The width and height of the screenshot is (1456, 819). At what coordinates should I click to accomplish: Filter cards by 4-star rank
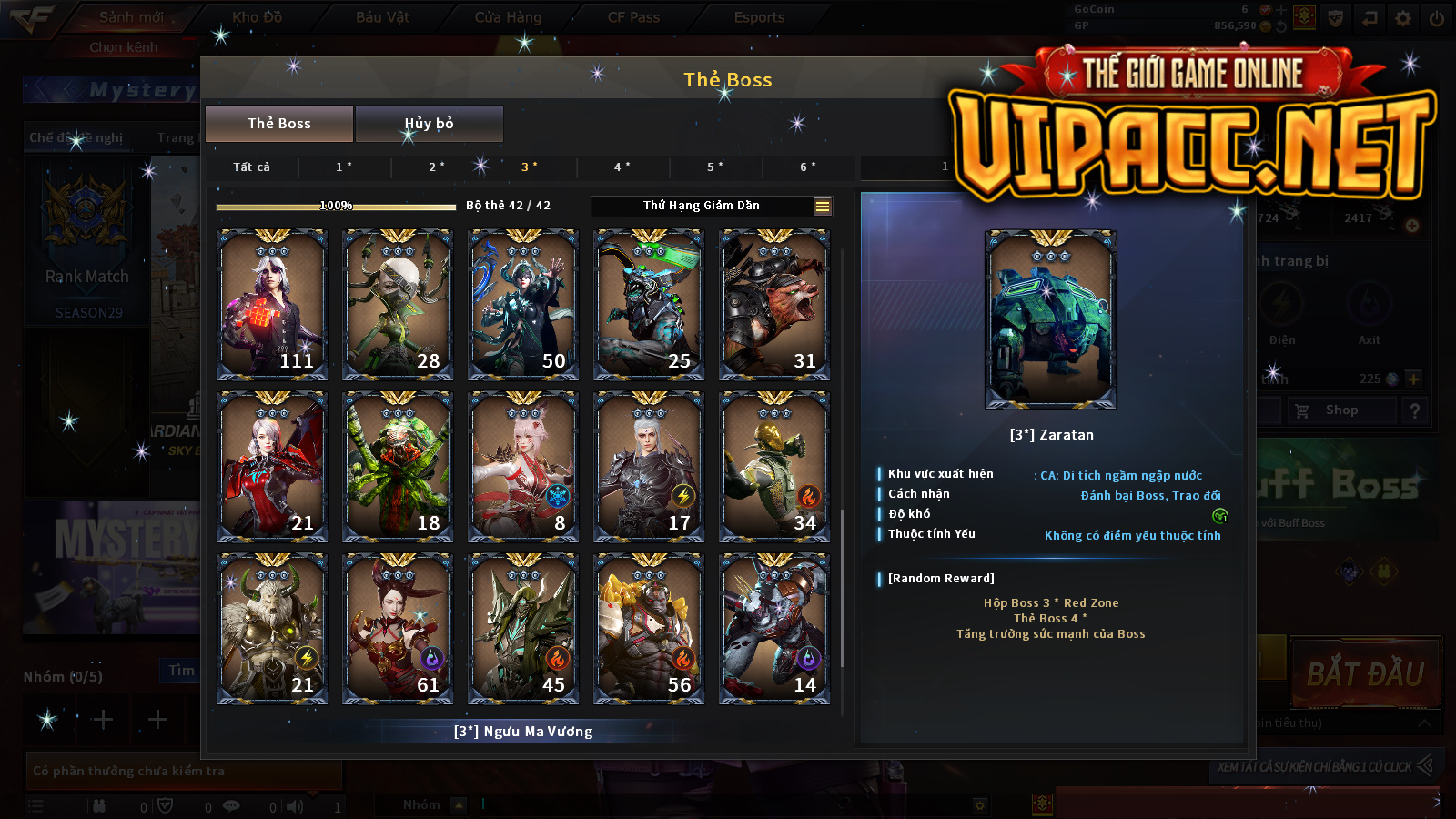point(622,167)
